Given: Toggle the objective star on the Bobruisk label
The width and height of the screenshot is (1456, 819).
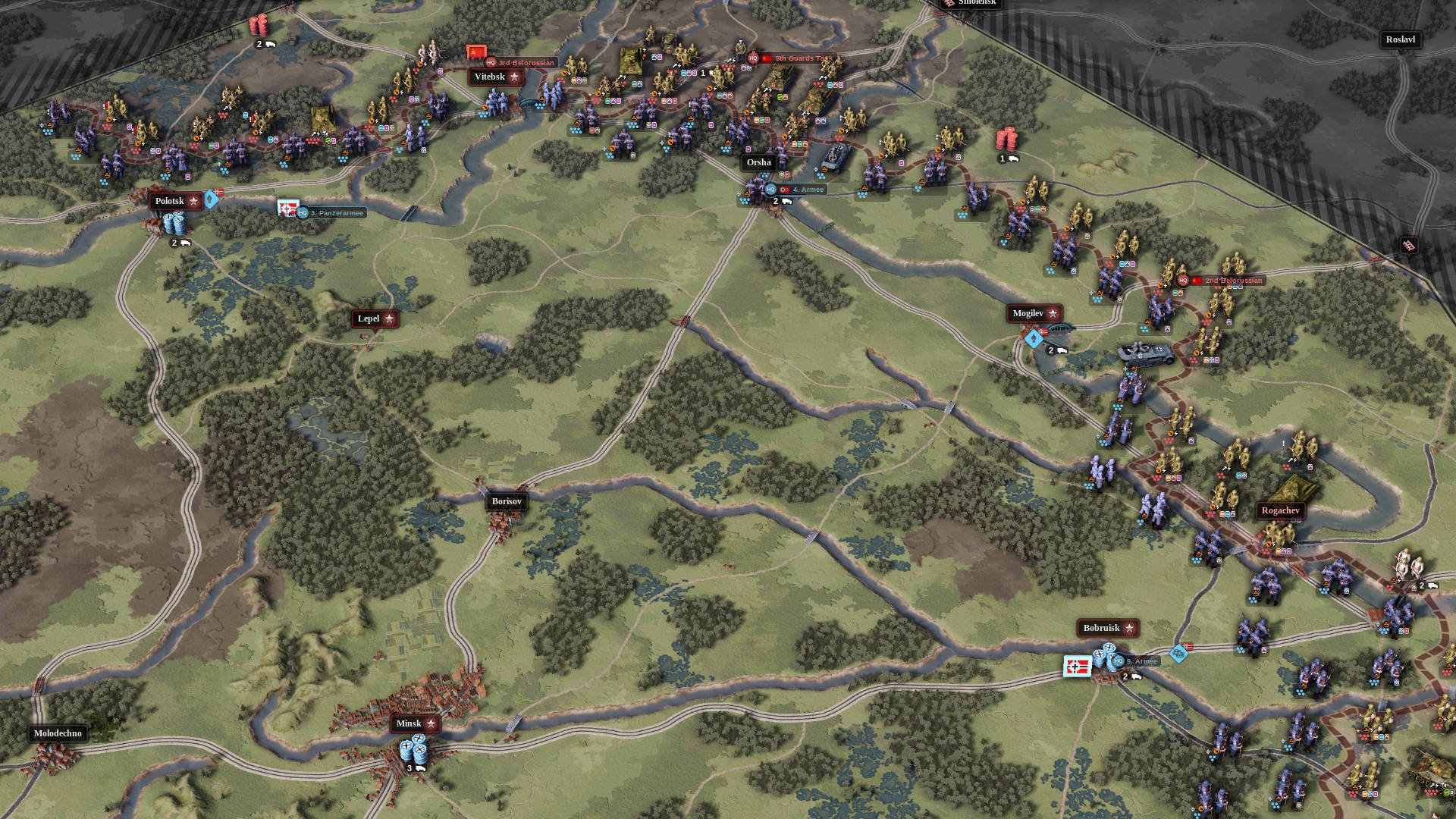Looking at the screenshot, I should tap(1131, 628).
